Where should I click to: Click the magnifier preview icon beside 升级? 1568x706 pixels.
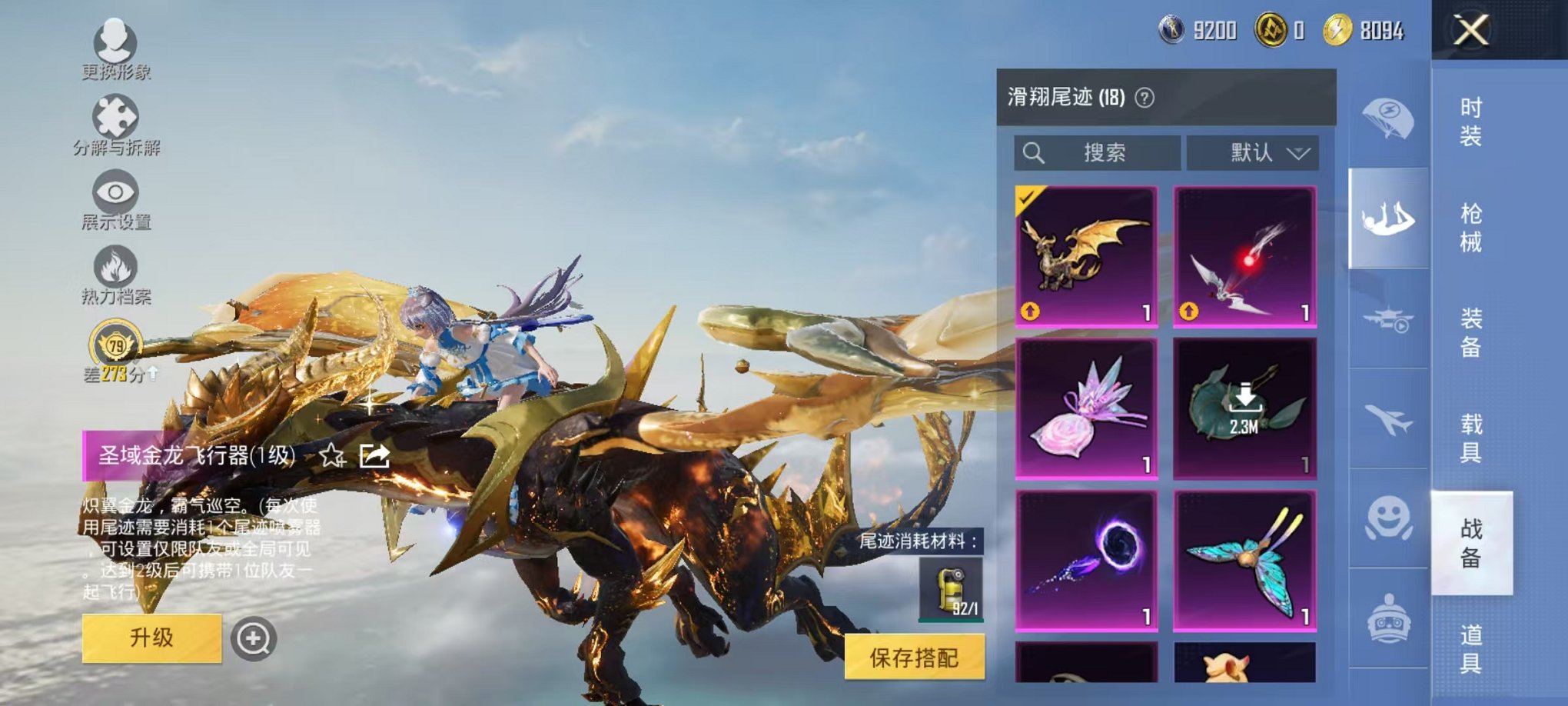(254, 638)
